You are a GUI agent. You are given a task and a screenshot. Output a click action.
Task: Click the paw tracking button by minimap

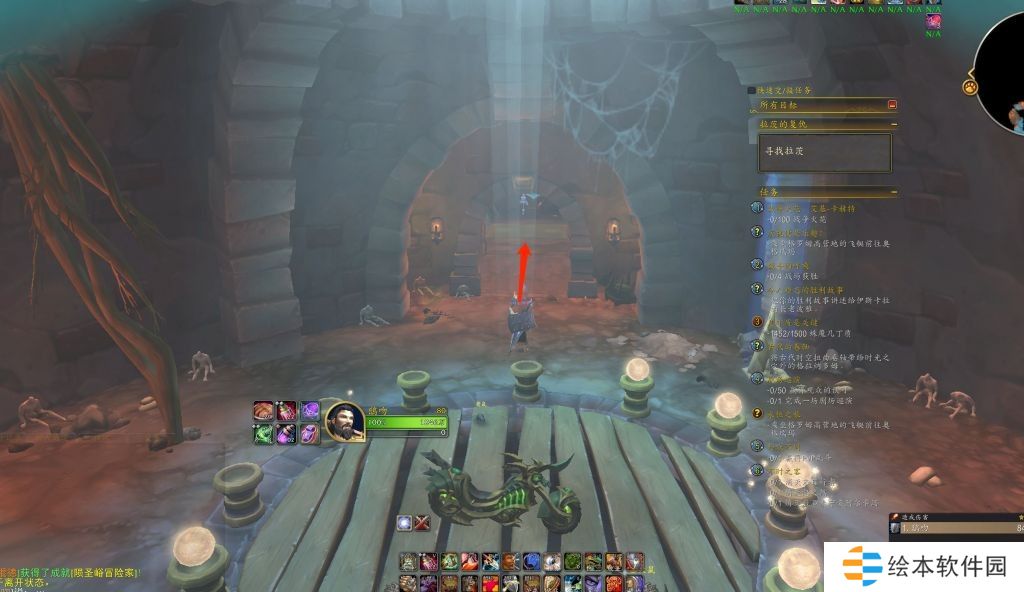click(970, 87)
